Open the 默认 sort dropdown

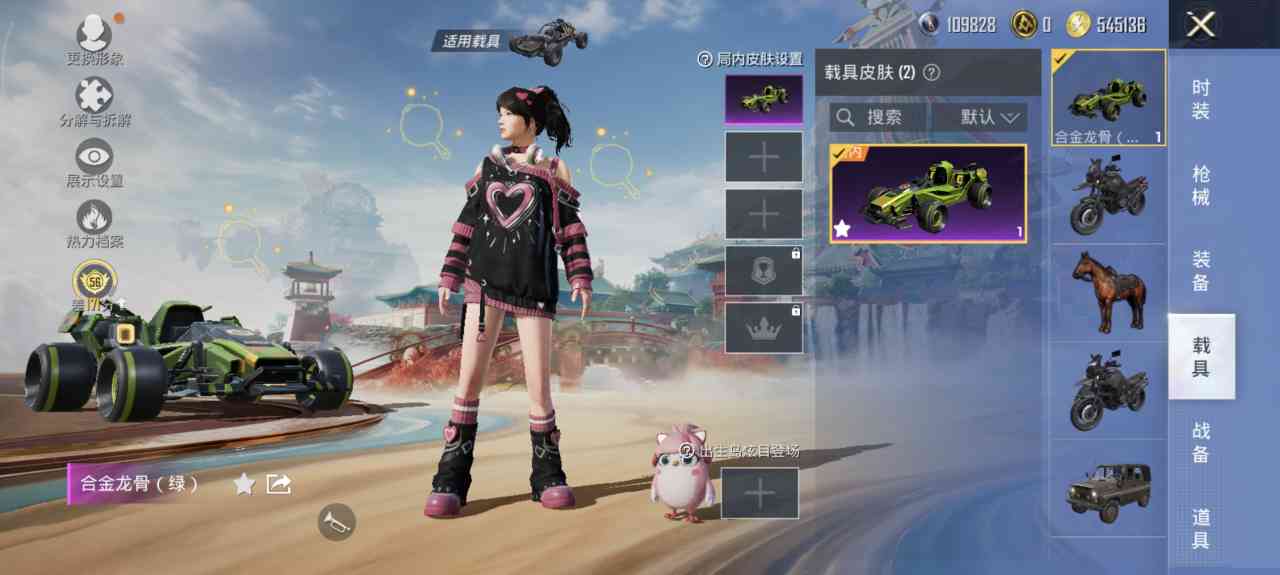tap(979, 117)
